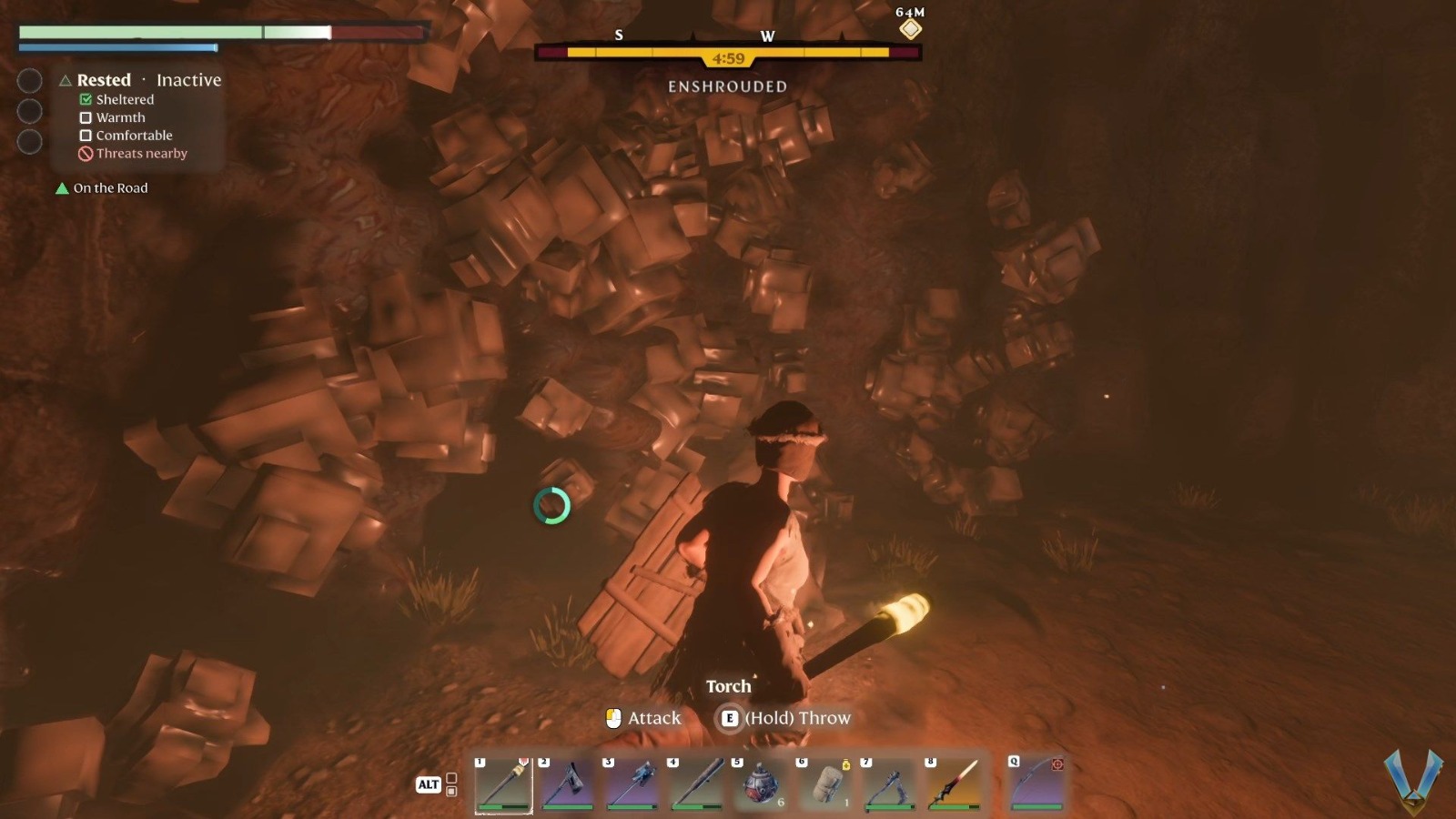This screenshot has height=819, width=1456.
Task: Equip the grappling tool in slot 7
Action: click(887, 783)
